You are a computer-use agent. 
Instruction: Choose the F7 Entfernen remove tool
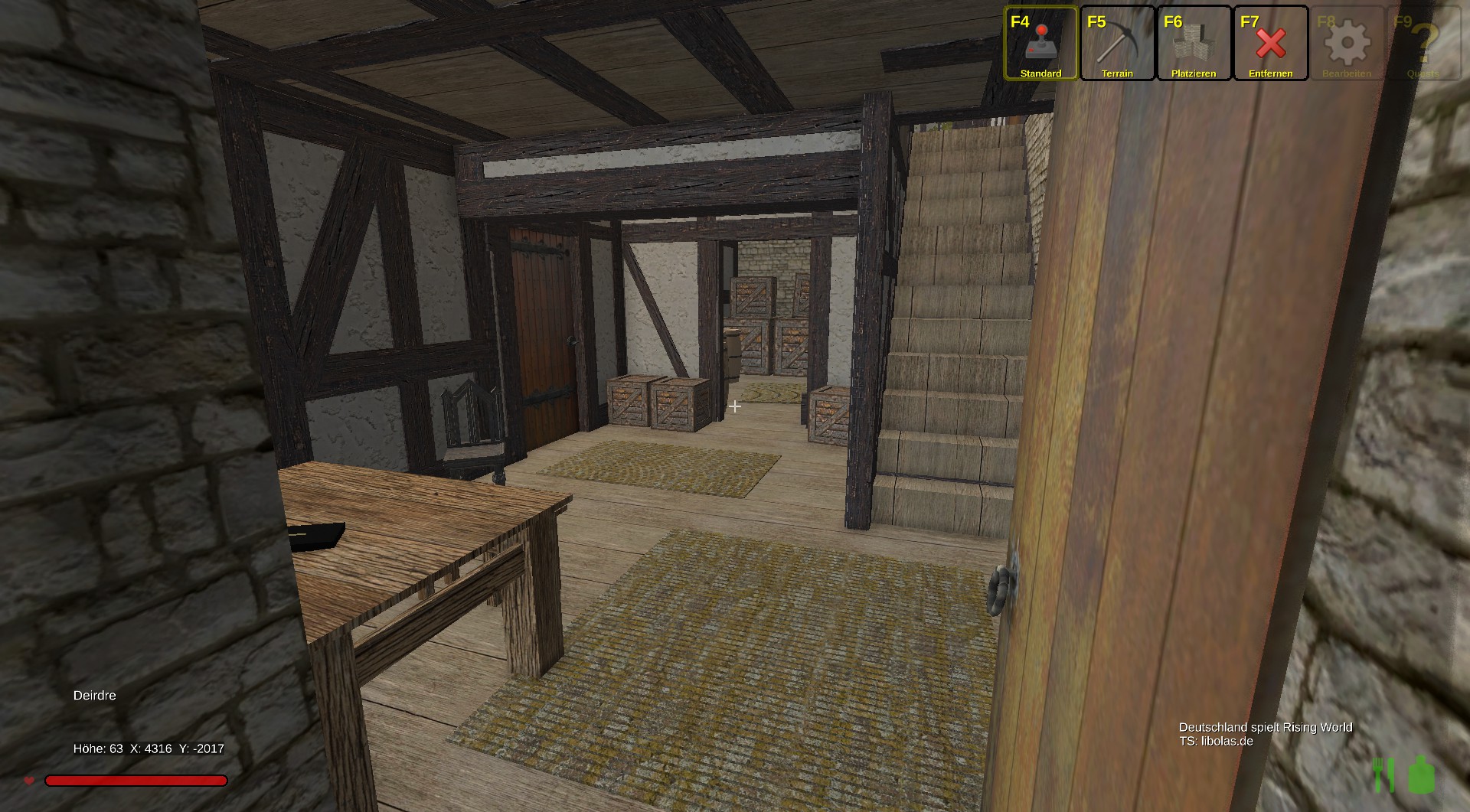tap(1270, 44)
